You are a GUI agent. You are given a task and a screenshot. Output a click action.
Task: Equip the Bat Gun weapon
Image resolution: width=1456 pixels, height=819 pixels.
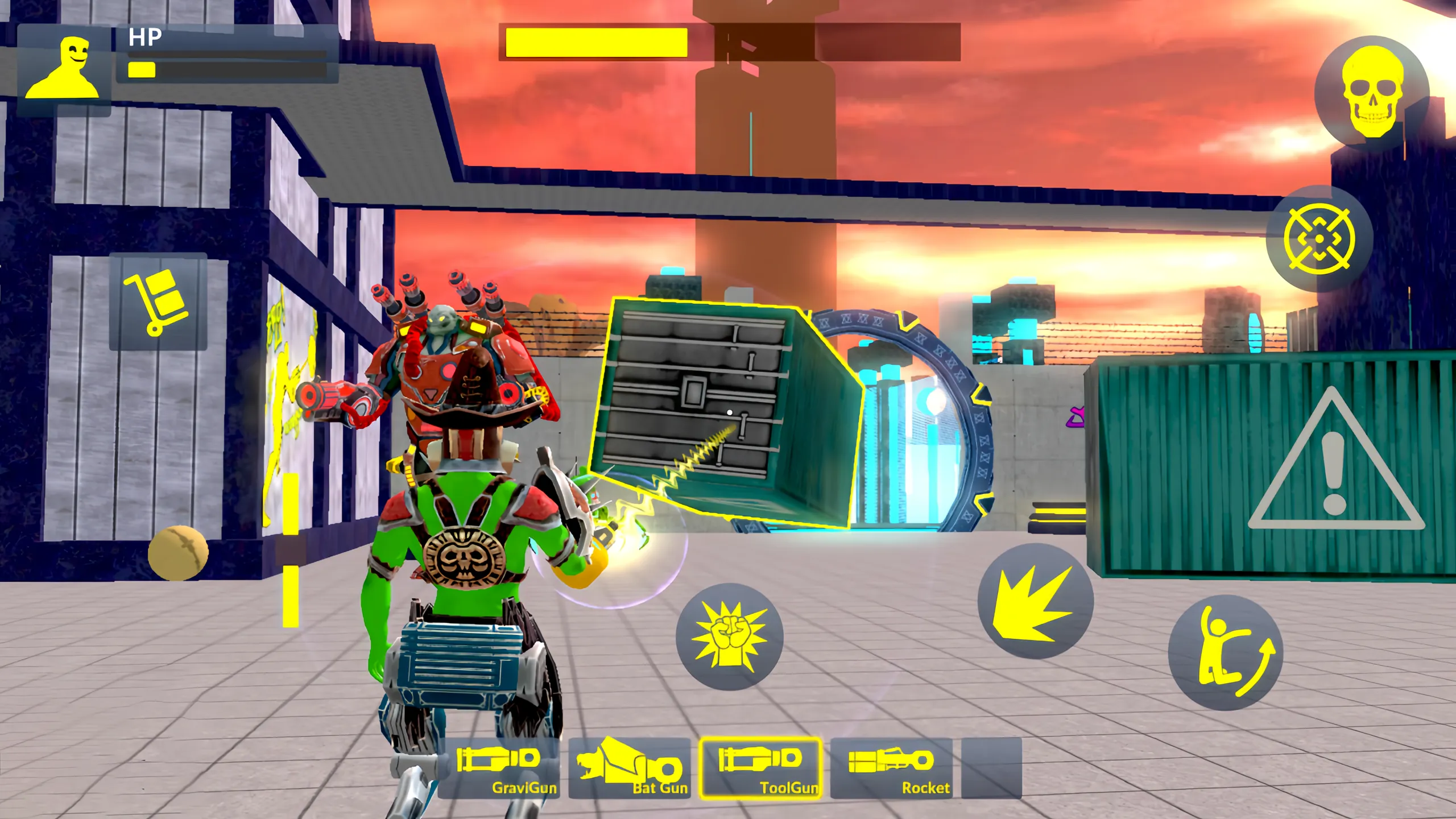(x=631, y=767)
